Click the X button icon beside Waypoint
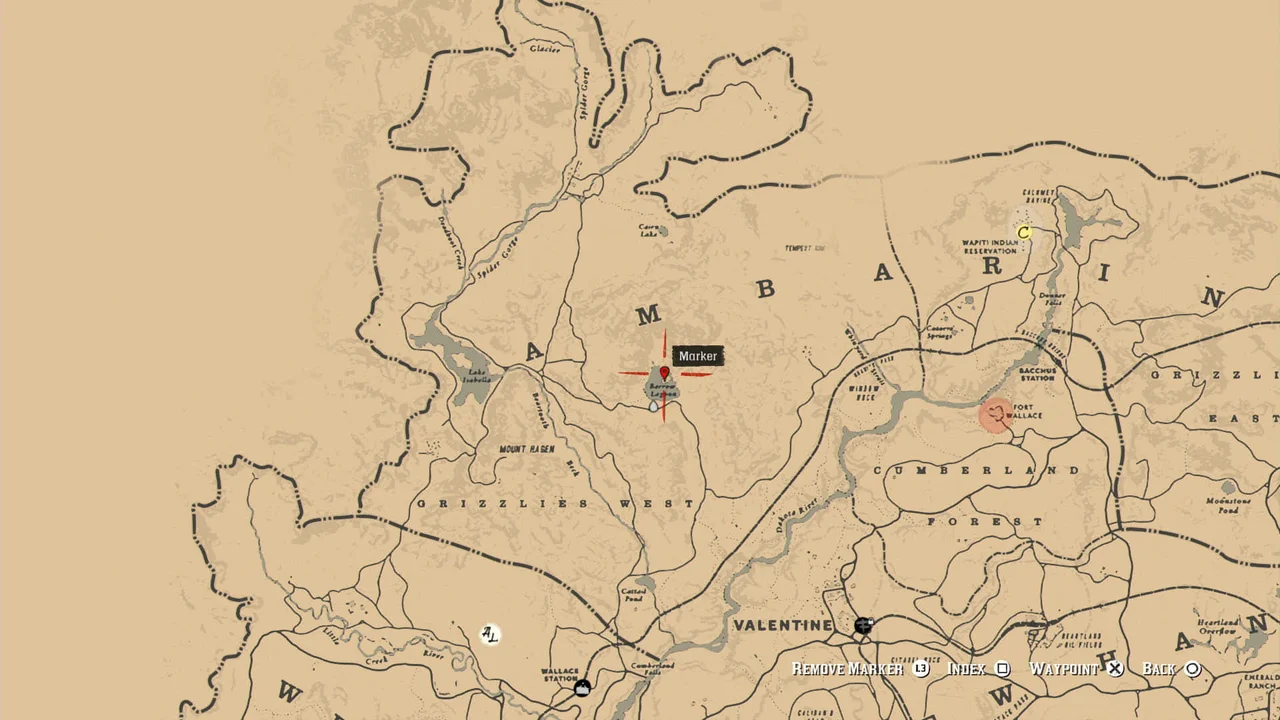The image size is (1280, 720). [x=1115, y=669]
